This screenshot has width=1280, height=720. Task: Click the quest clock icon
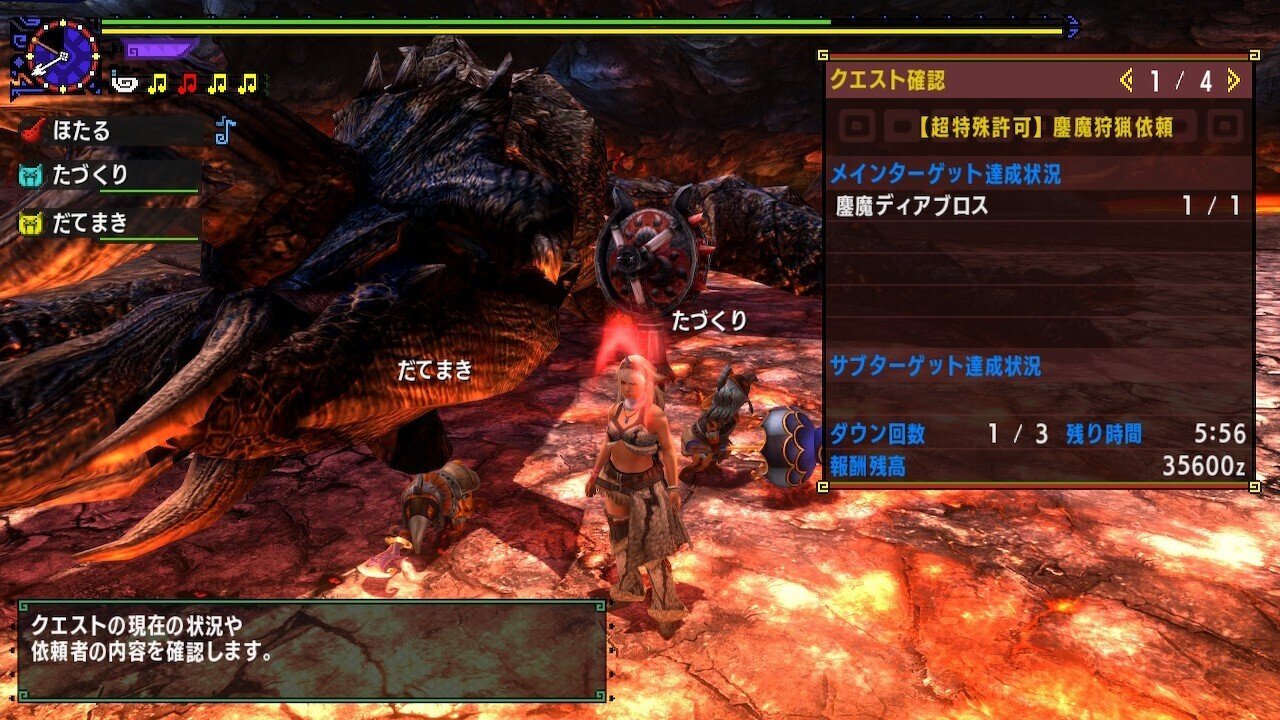click(x=61, y=56)
